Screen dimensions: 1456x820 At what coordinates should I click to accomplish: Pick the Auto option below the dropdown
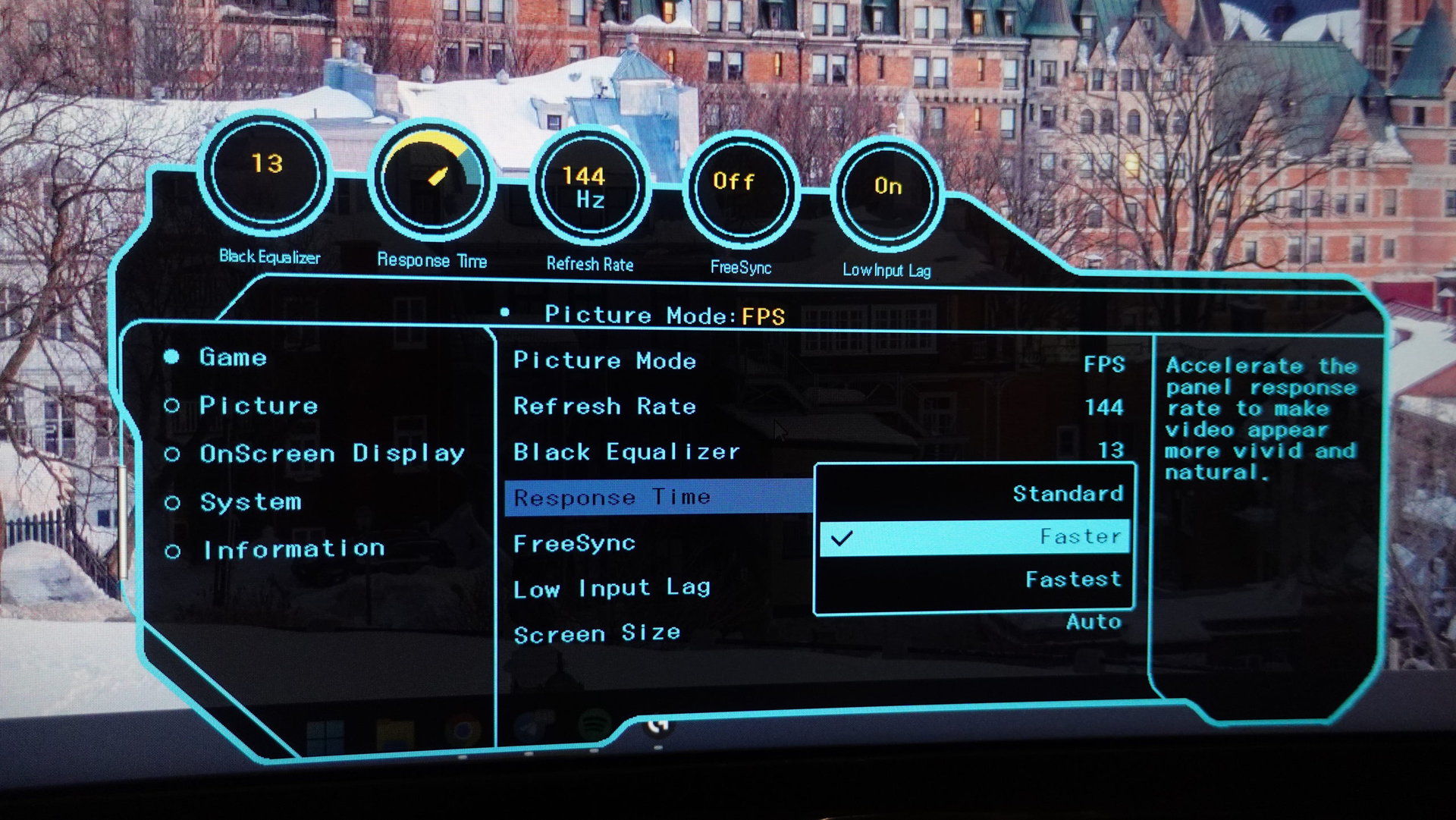pyautogui.click(x=1094, y=621)
